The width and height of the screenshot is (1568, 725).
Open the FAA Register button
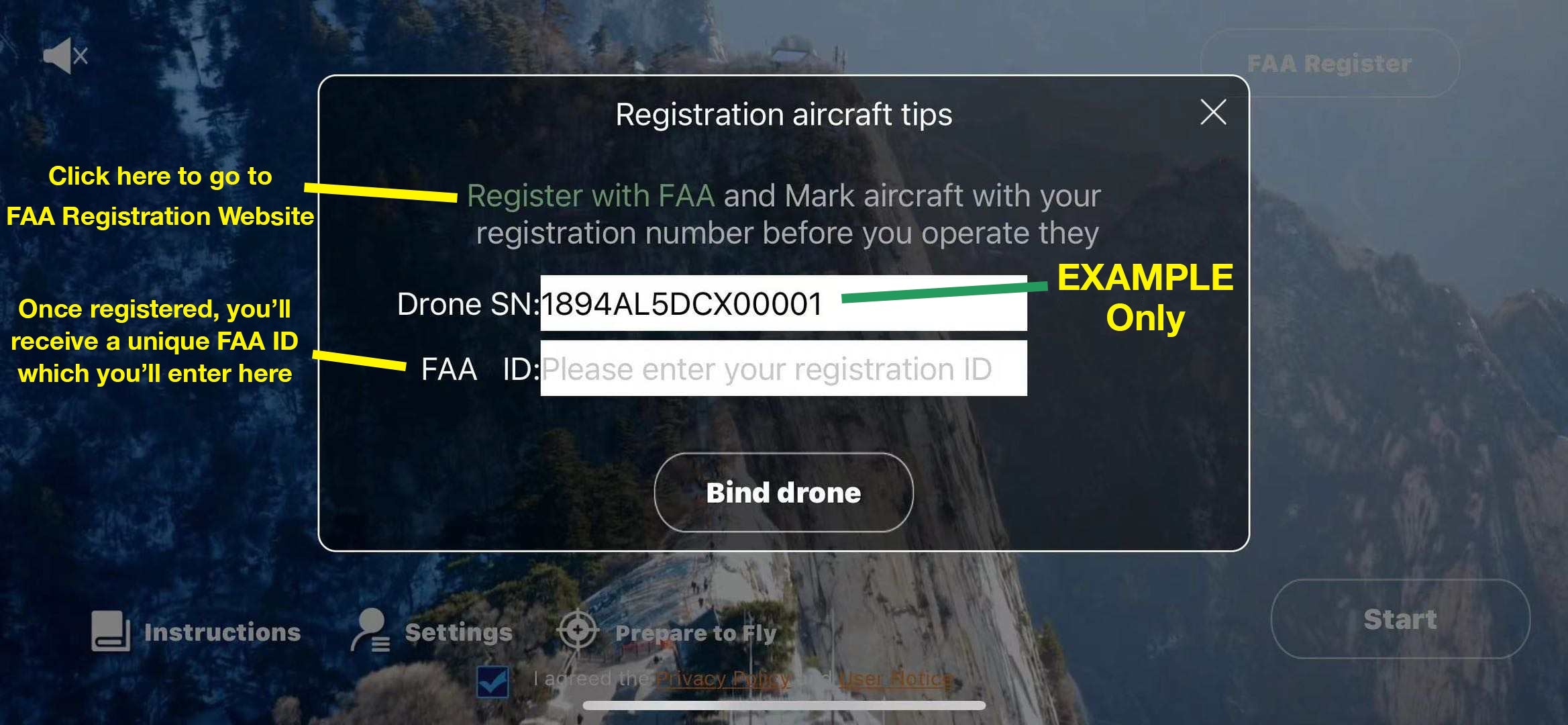(x=1329, y=64)
